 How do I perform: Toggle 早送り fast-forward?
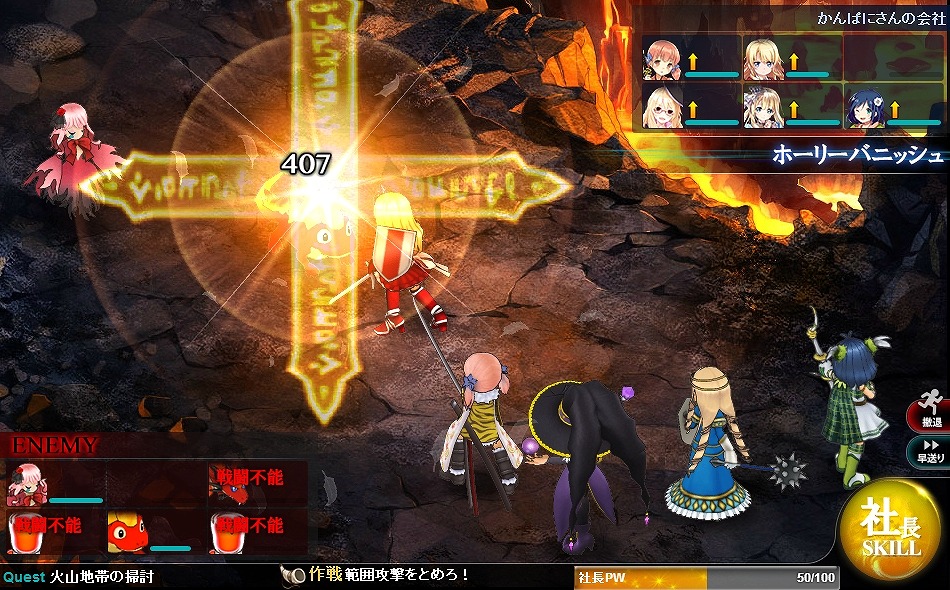(x=930, y=451)
